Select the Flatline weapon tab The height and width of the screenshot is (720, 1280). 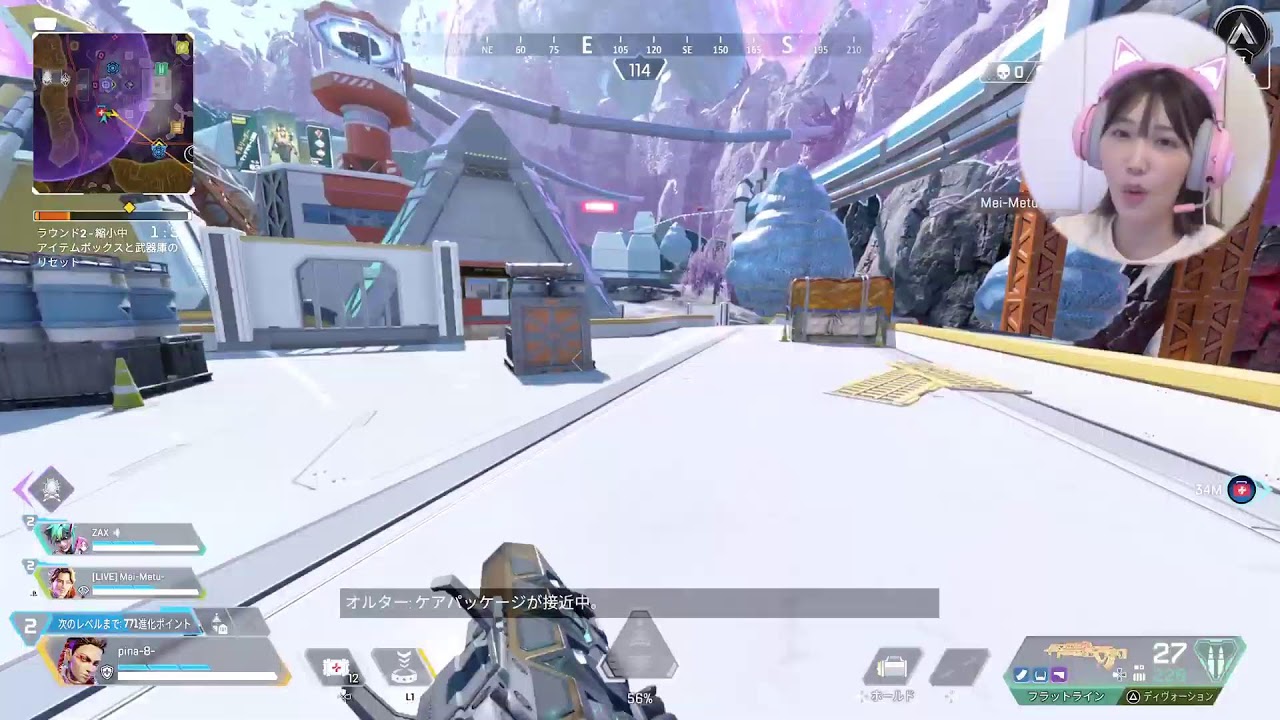point(1065,697)
